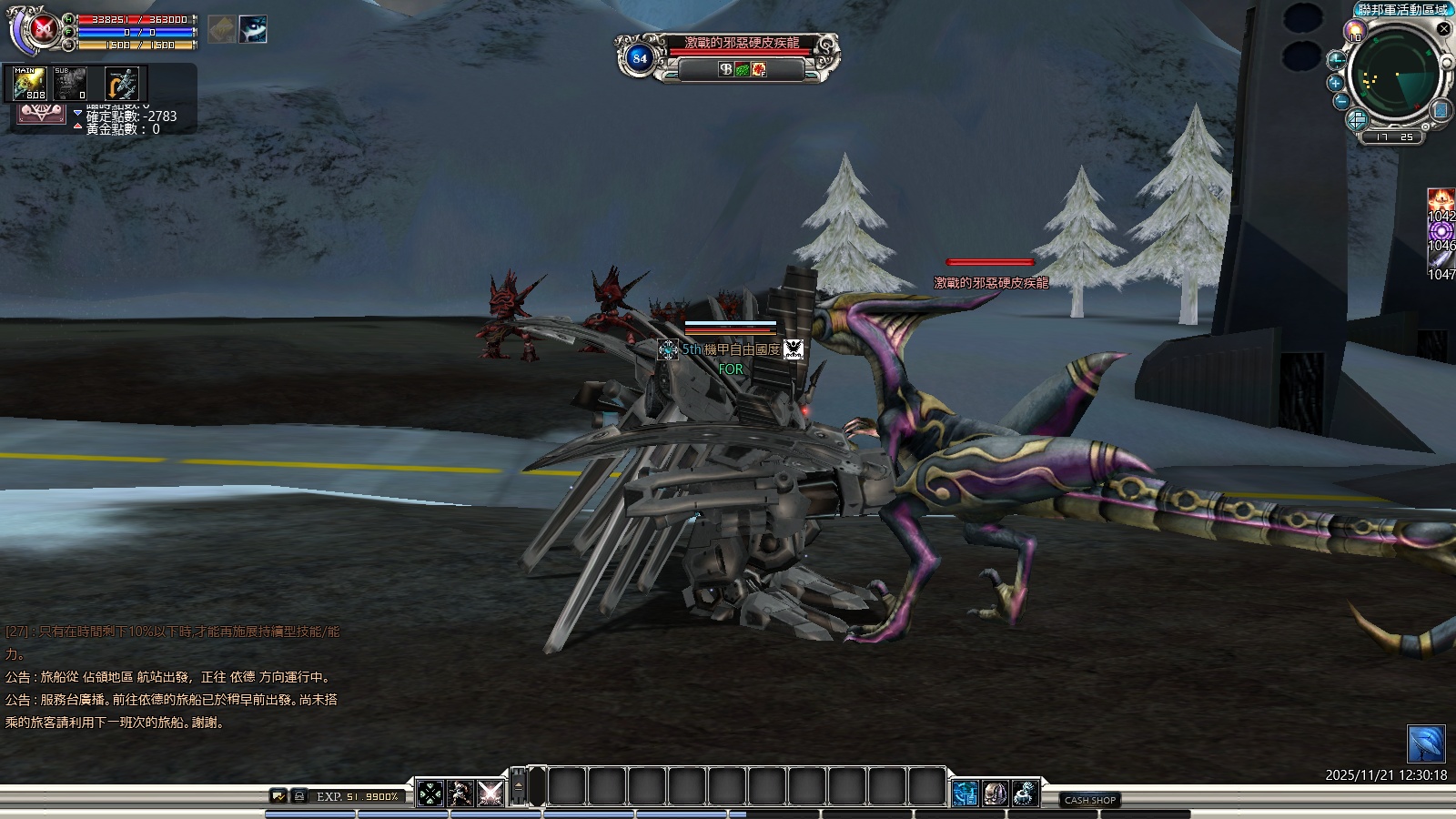Click the eye buff icon
Screen dimensions: 1456x819
click(x=253, y=29)
